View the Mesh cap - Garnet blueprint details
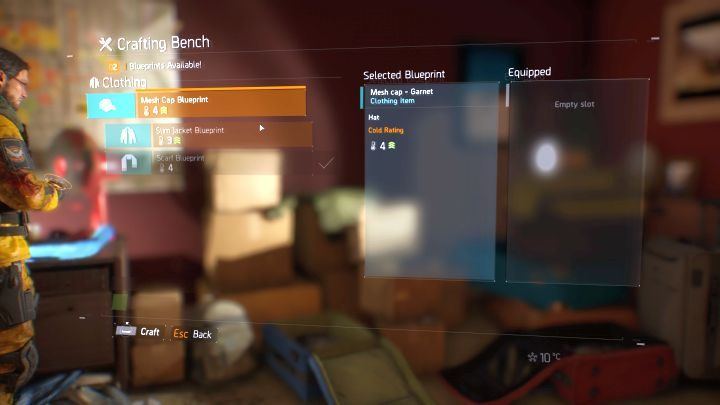The width and height of the screenshot is (720, 405). coord(430,96)
